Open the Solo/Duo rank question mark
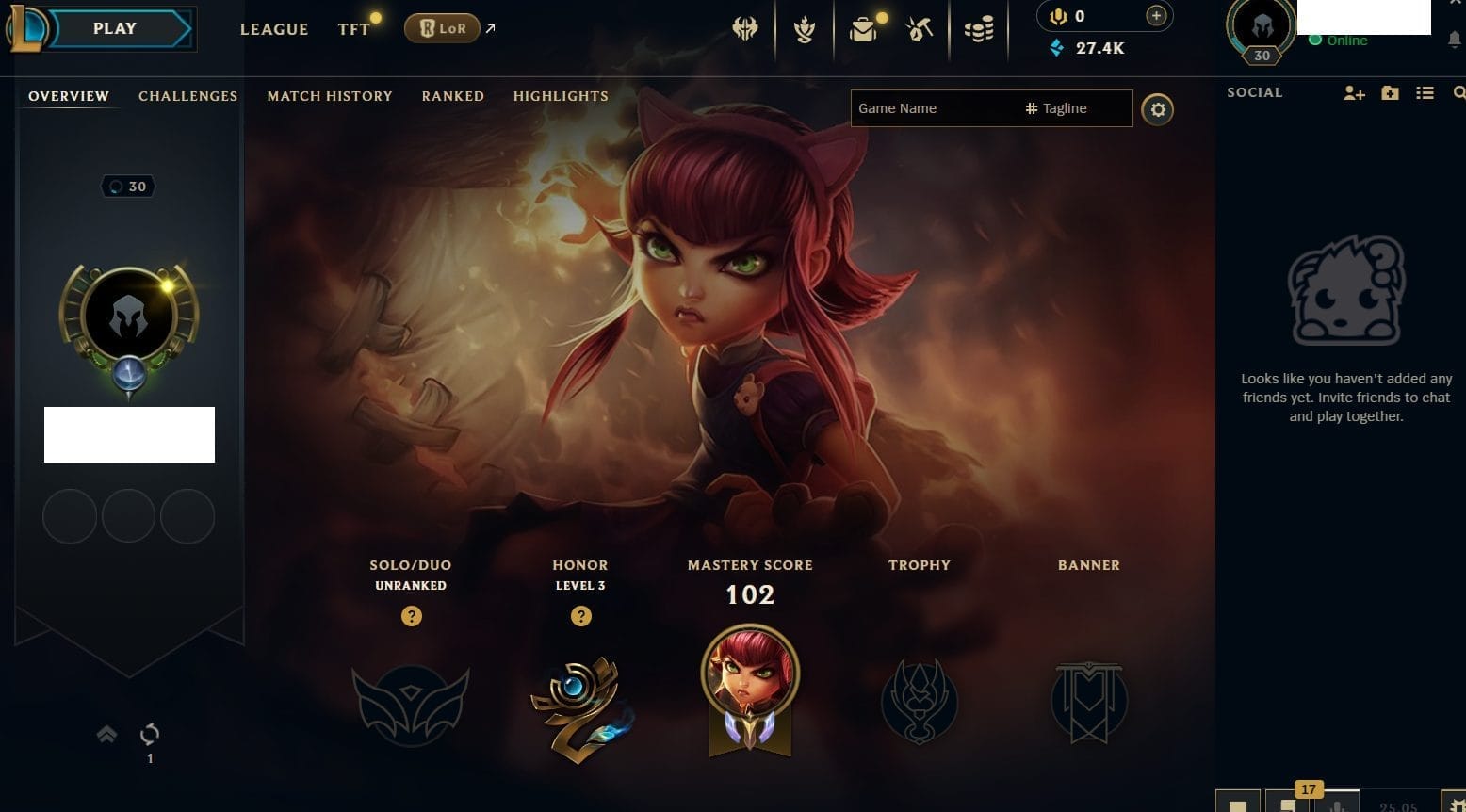This screenshot has width=1466, height=812. tap(411, 616)
